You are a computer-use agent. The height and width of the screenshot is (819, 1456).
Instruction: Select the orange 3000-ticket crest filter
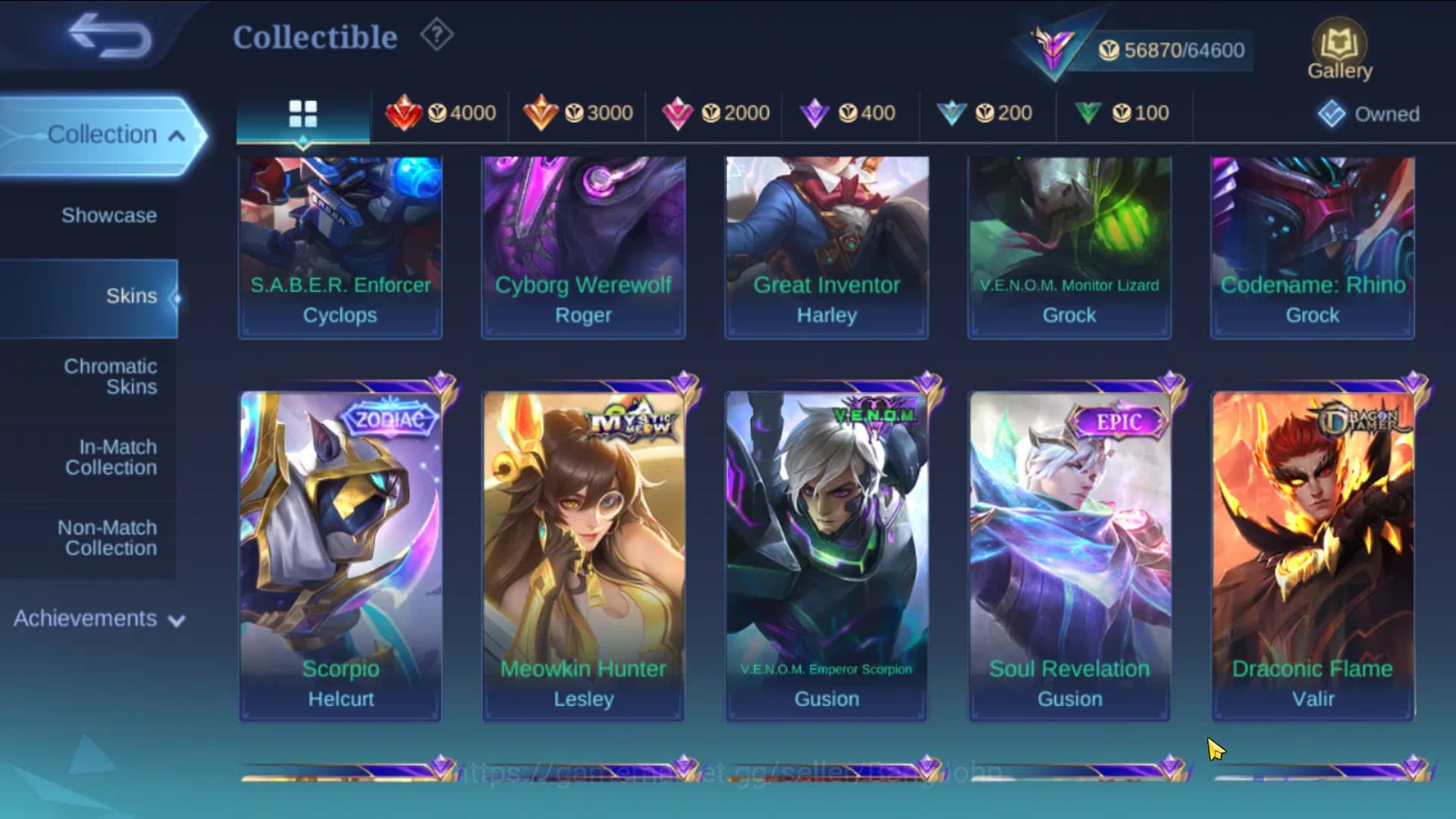[x=580, y=112]
